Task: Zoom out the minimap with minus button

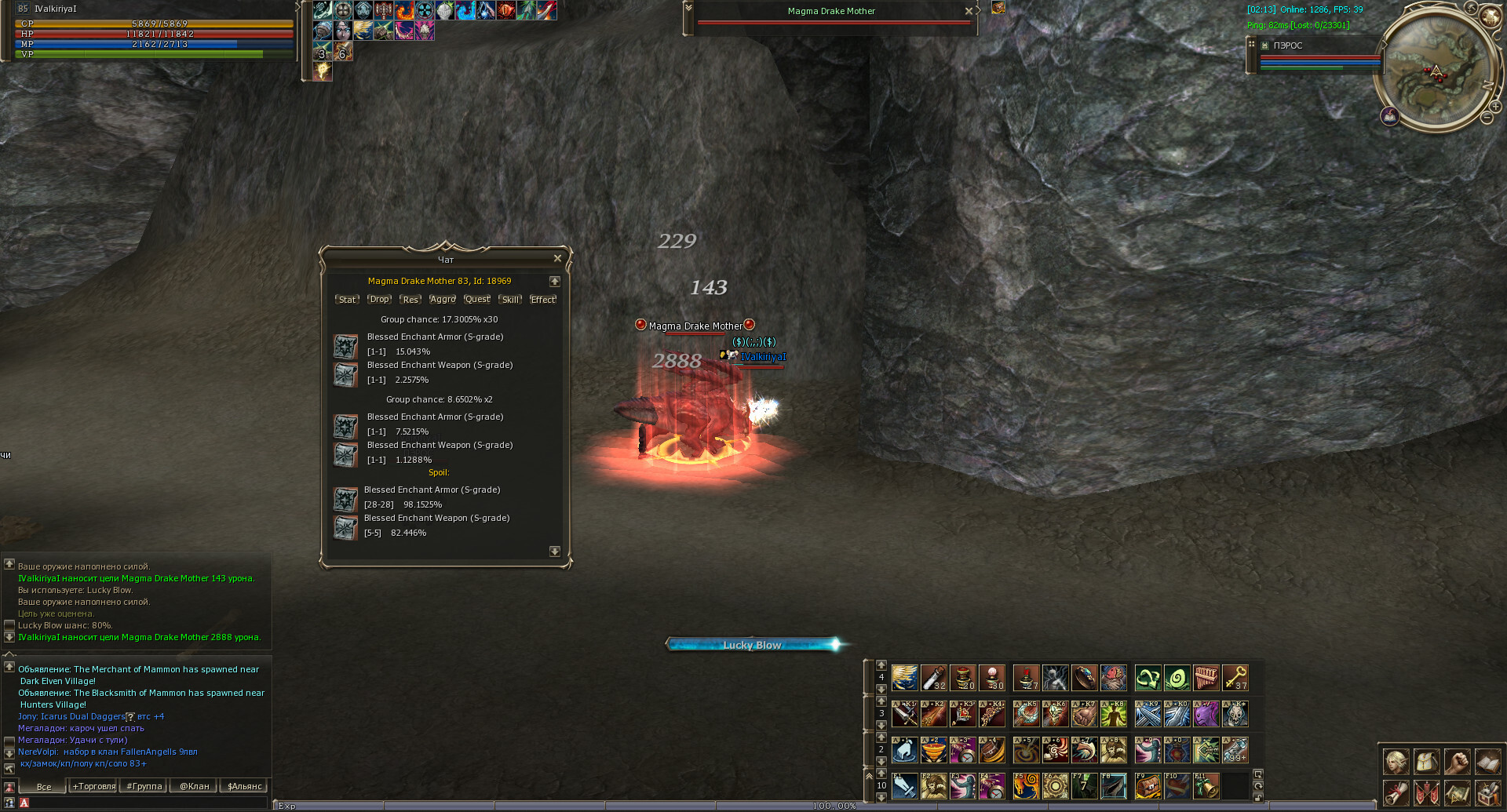Action: tap(1487, 118)
